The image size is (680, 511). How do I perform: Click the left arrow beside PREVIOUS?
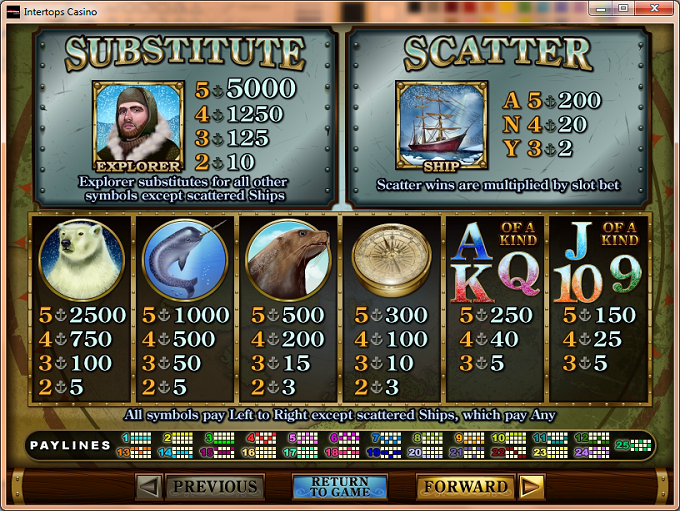pyautogui.click(x=148, y=487)
